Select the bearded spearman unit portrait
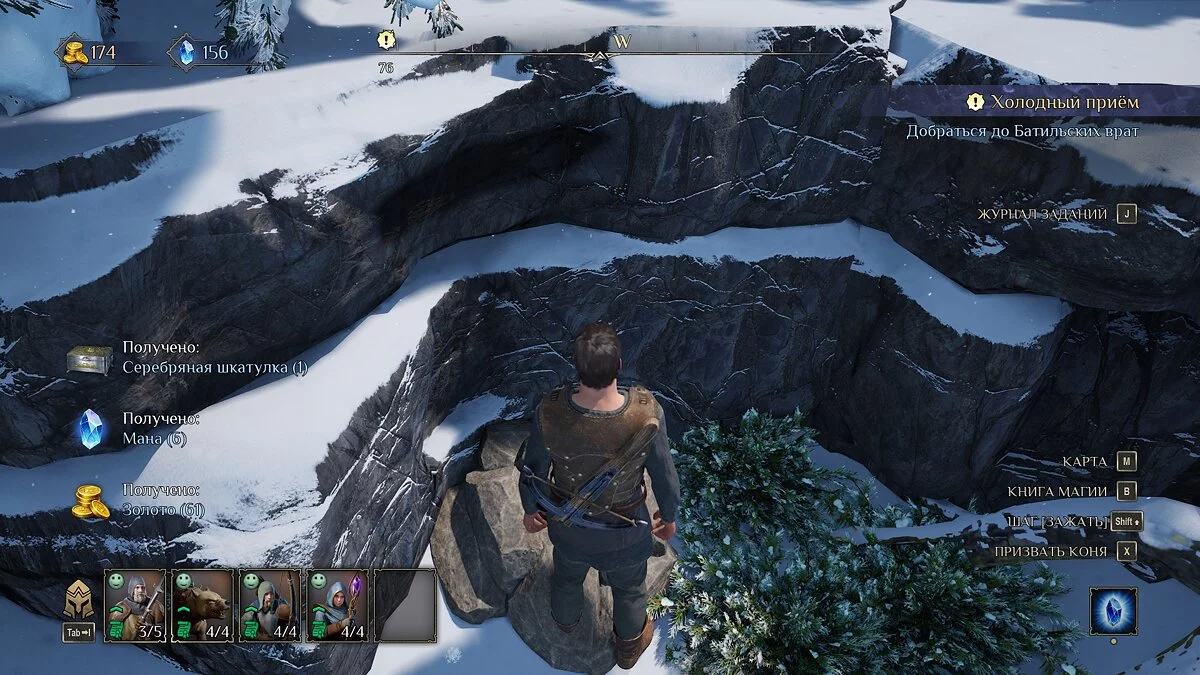This screenshot has height=675, width=1200. (x=135, y=605)
